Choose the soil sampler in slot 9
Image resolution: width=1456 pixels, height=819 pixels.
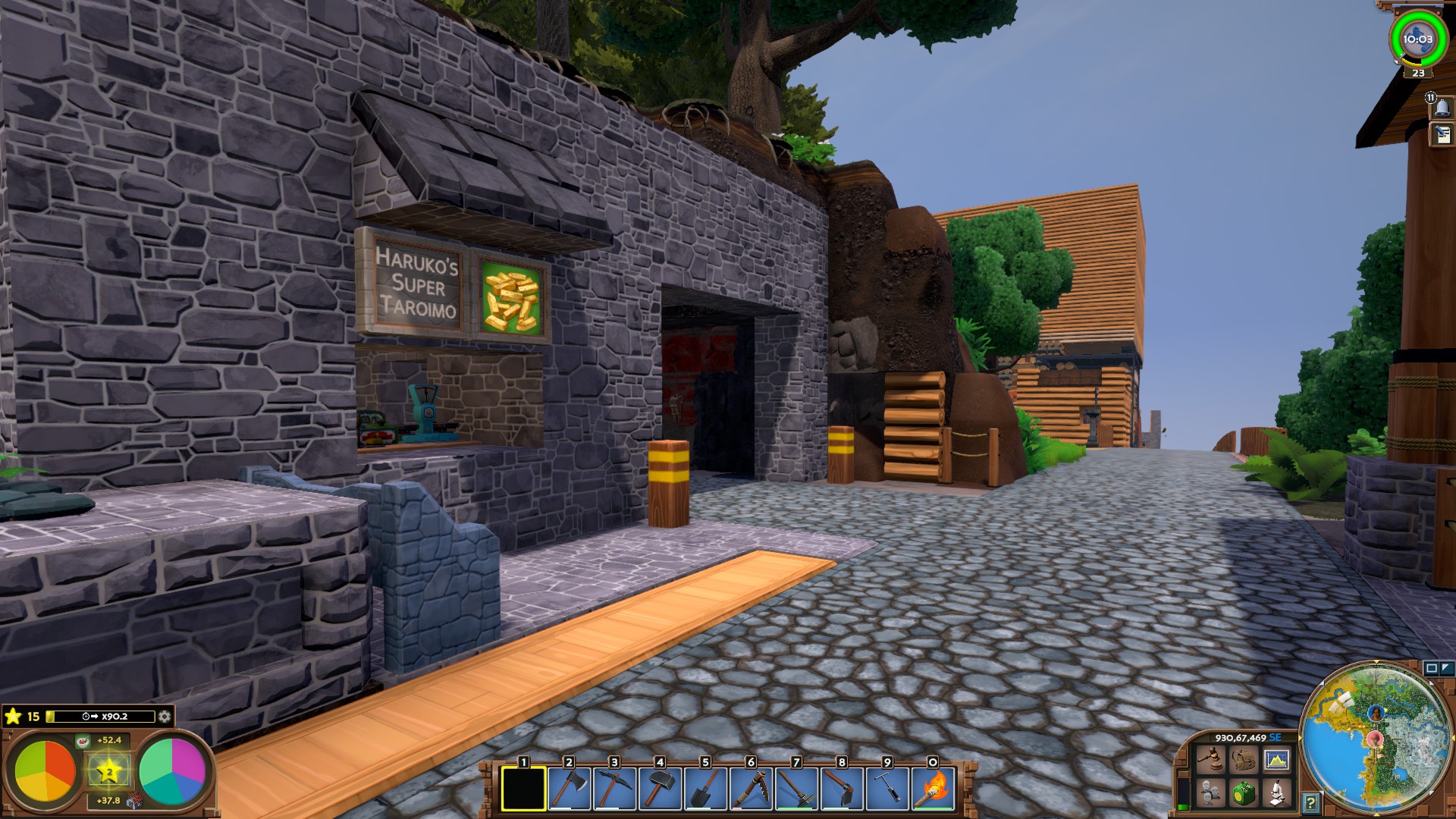coord(887,789)
